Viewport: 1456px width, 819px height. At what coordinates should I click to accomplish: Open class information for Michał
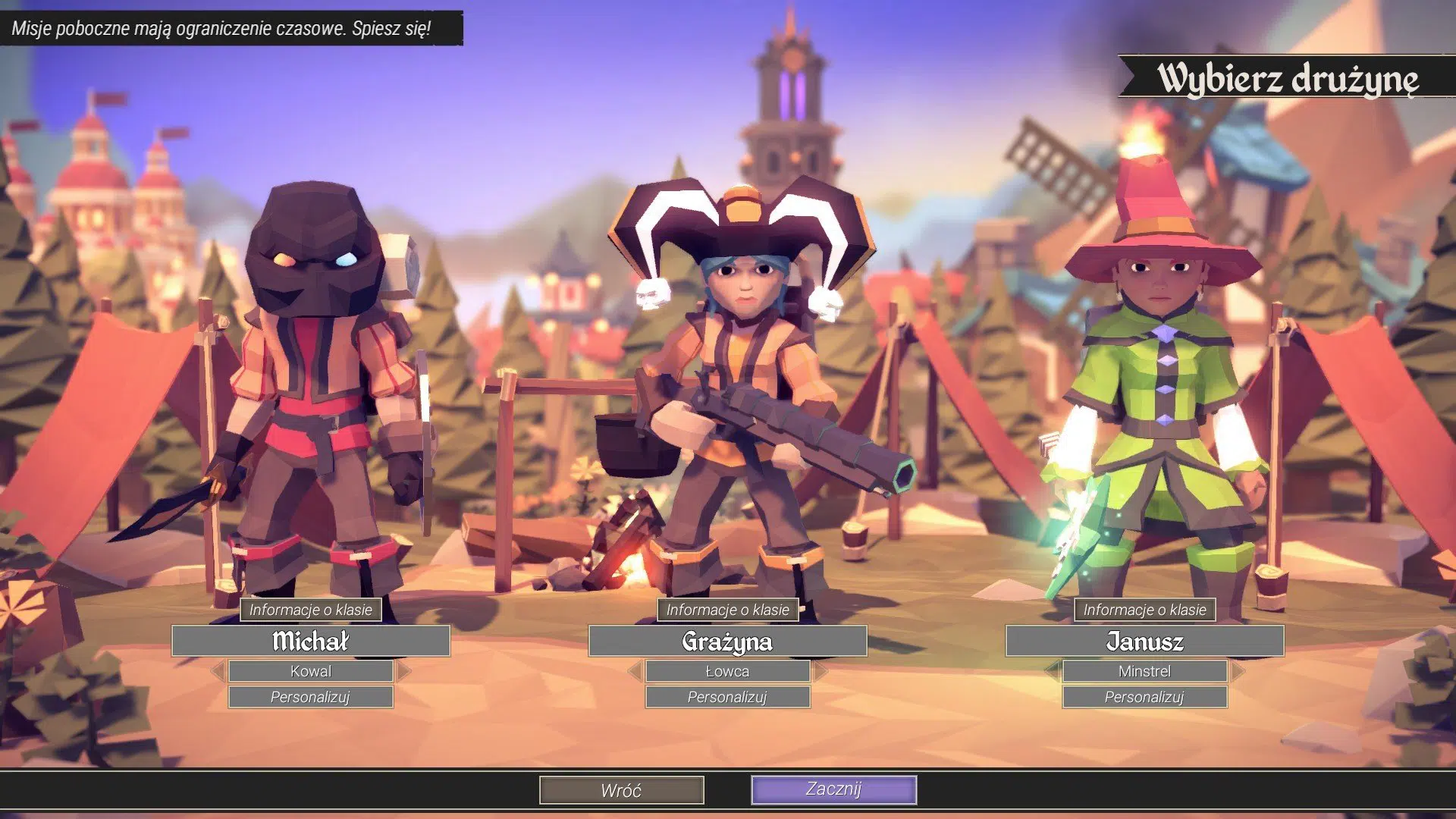[311, 610]
